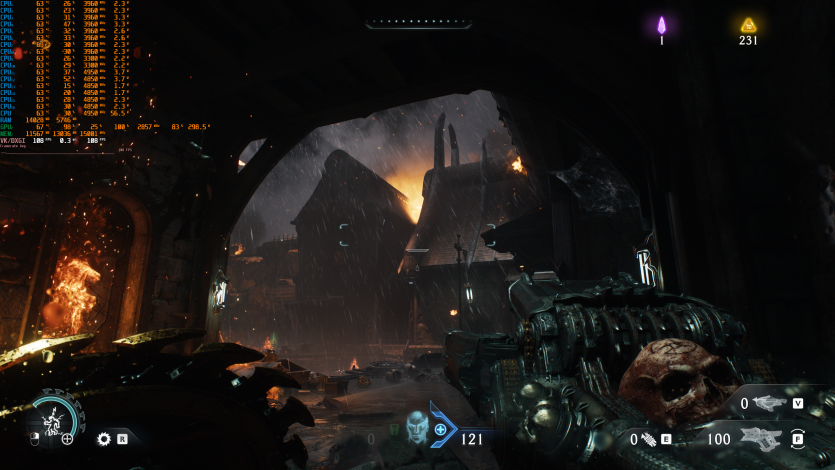Screen dimensions: 835x470
Task: Click the blue face portrait icon
Action: [x=416, y=427]
